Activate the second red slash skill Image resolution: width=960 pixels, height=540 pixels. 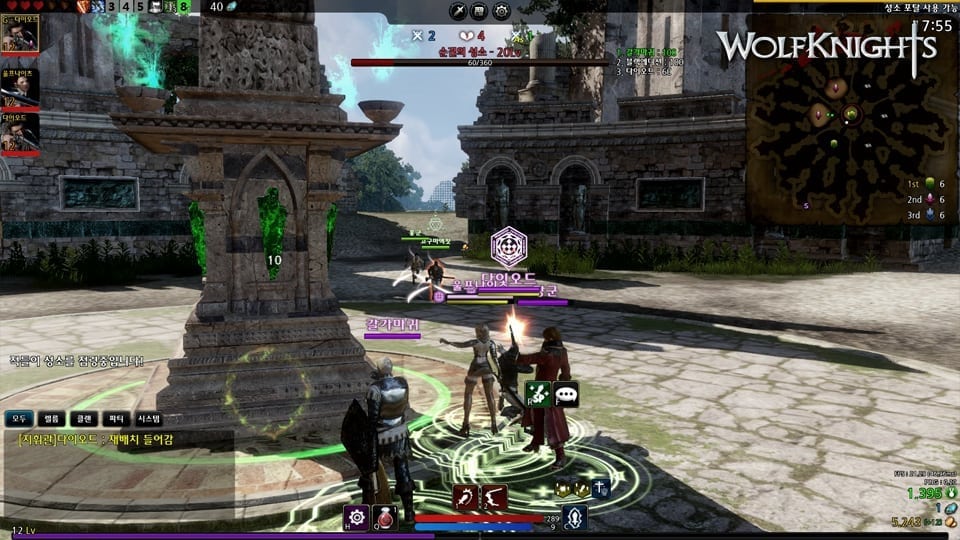pos(494,497)
